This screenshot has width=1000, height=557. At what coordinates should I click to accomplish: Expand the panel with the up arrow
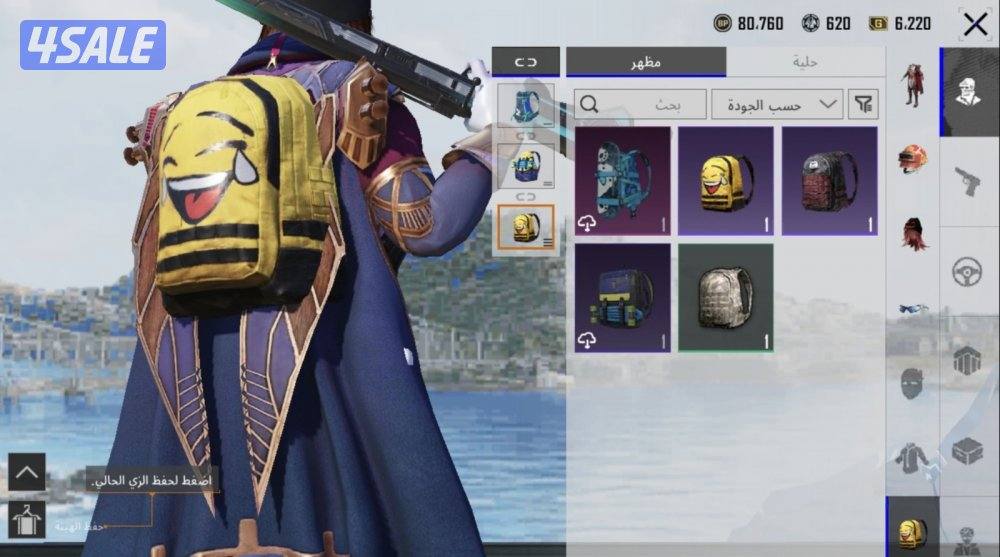pyautogui.click(x=27, y=472)
